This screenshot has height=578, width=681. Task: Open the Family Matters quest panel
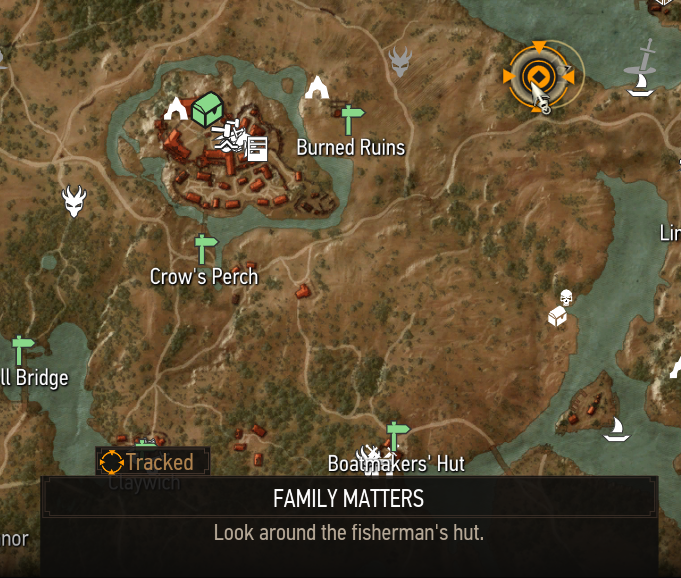349,514
